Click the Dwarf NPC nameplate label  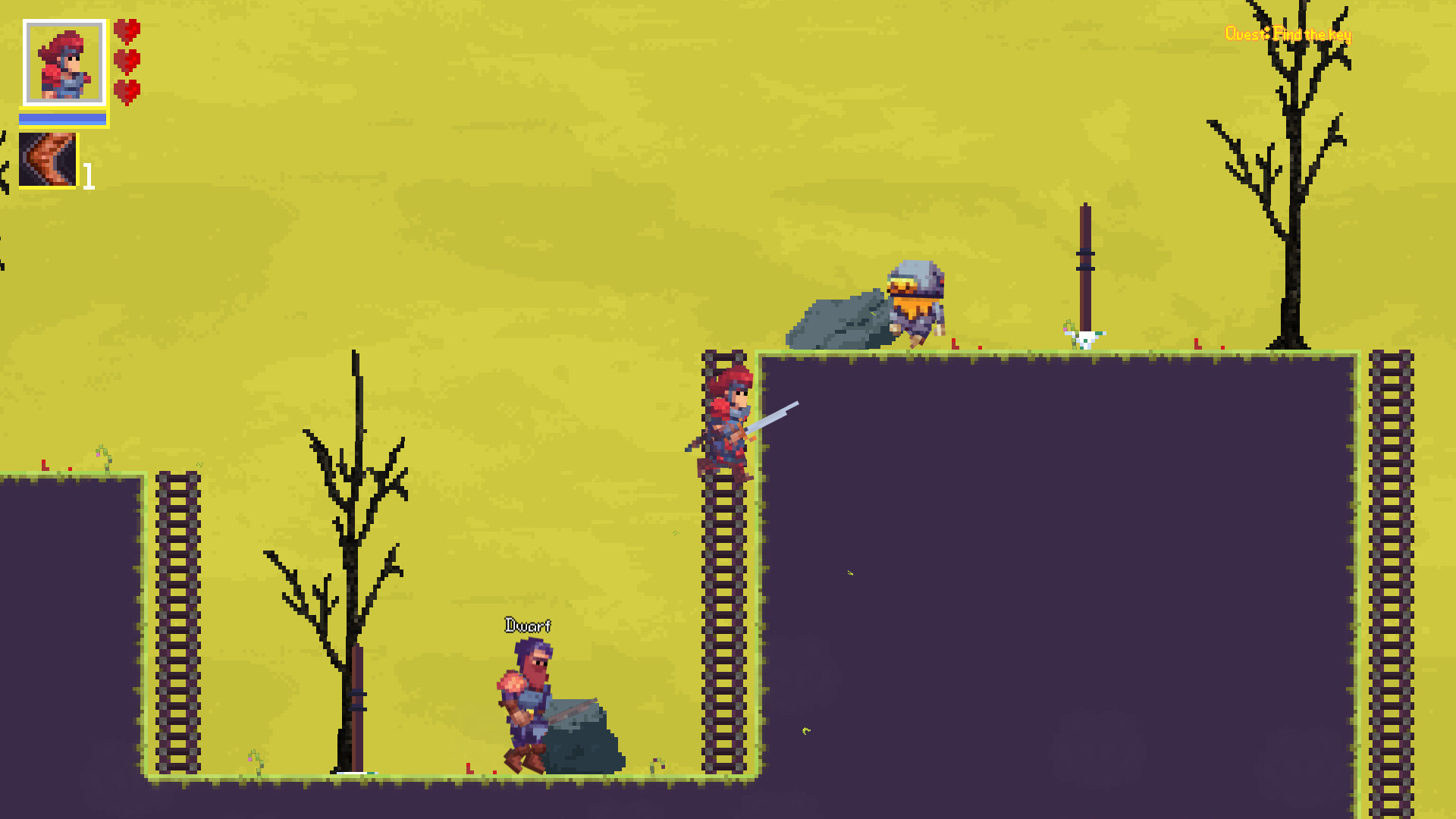[x=529, y=624]
